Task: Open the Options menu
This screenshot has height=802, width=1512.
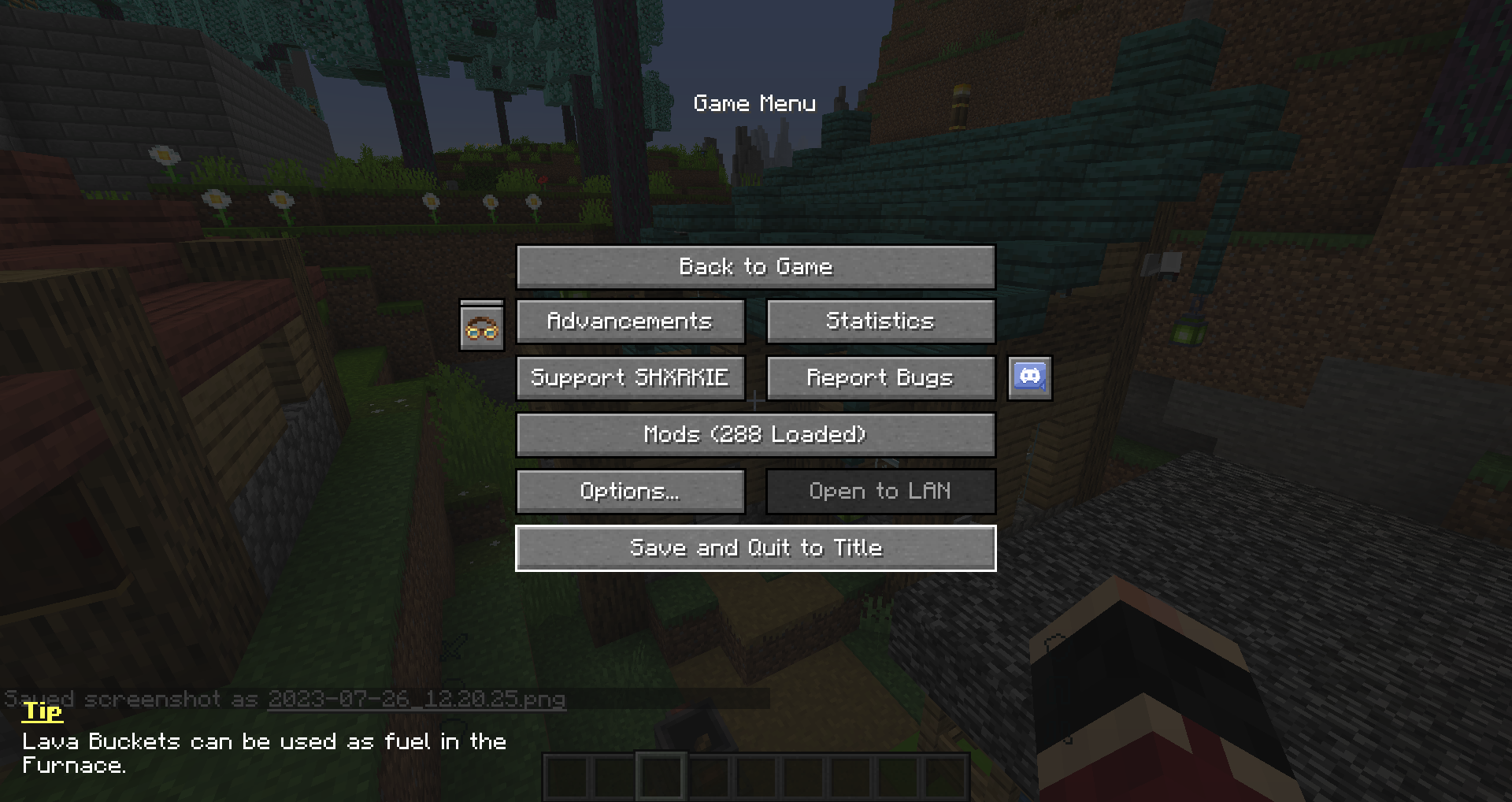Action: [630, 491]
